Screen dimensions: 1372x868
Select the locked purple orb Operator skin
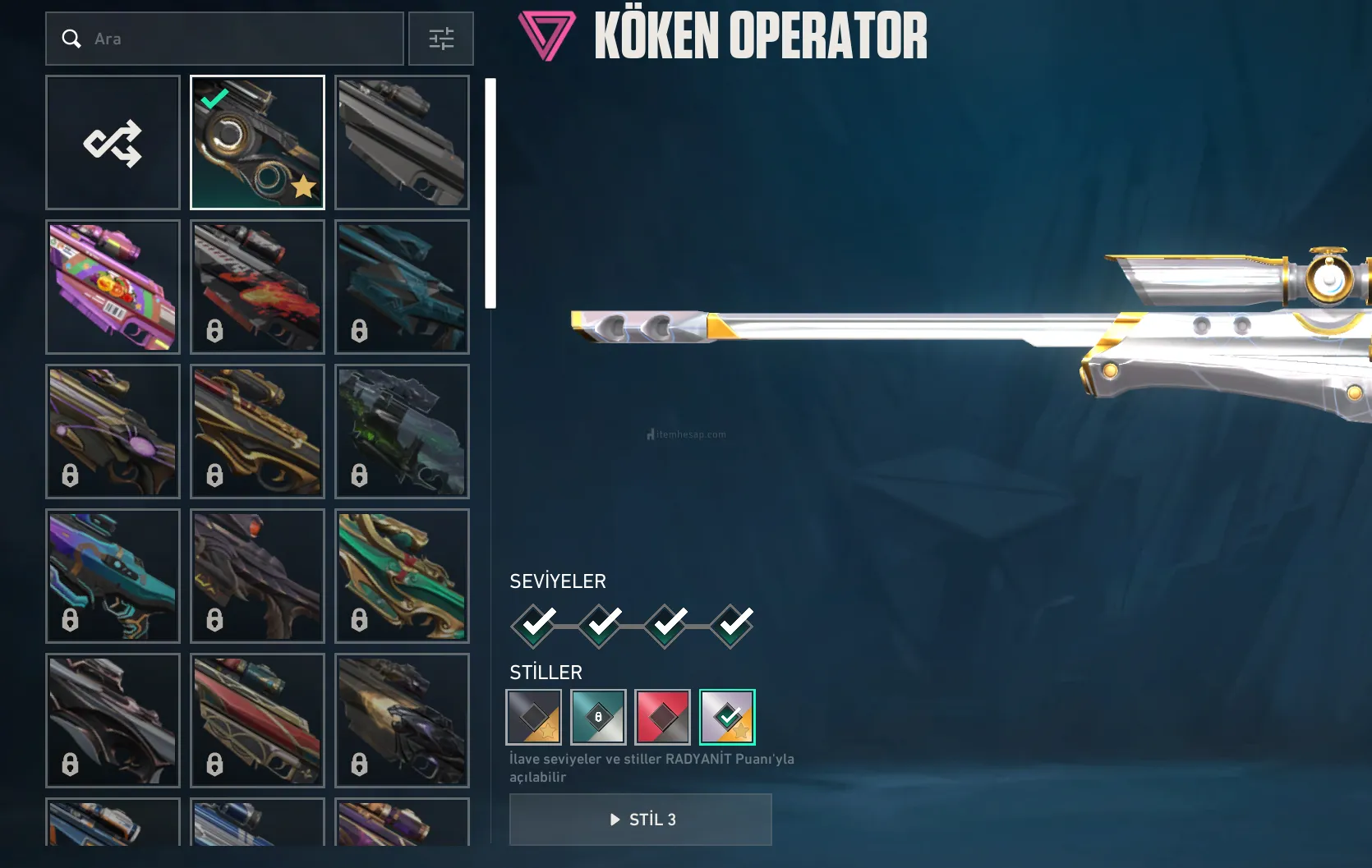[113, 431]
